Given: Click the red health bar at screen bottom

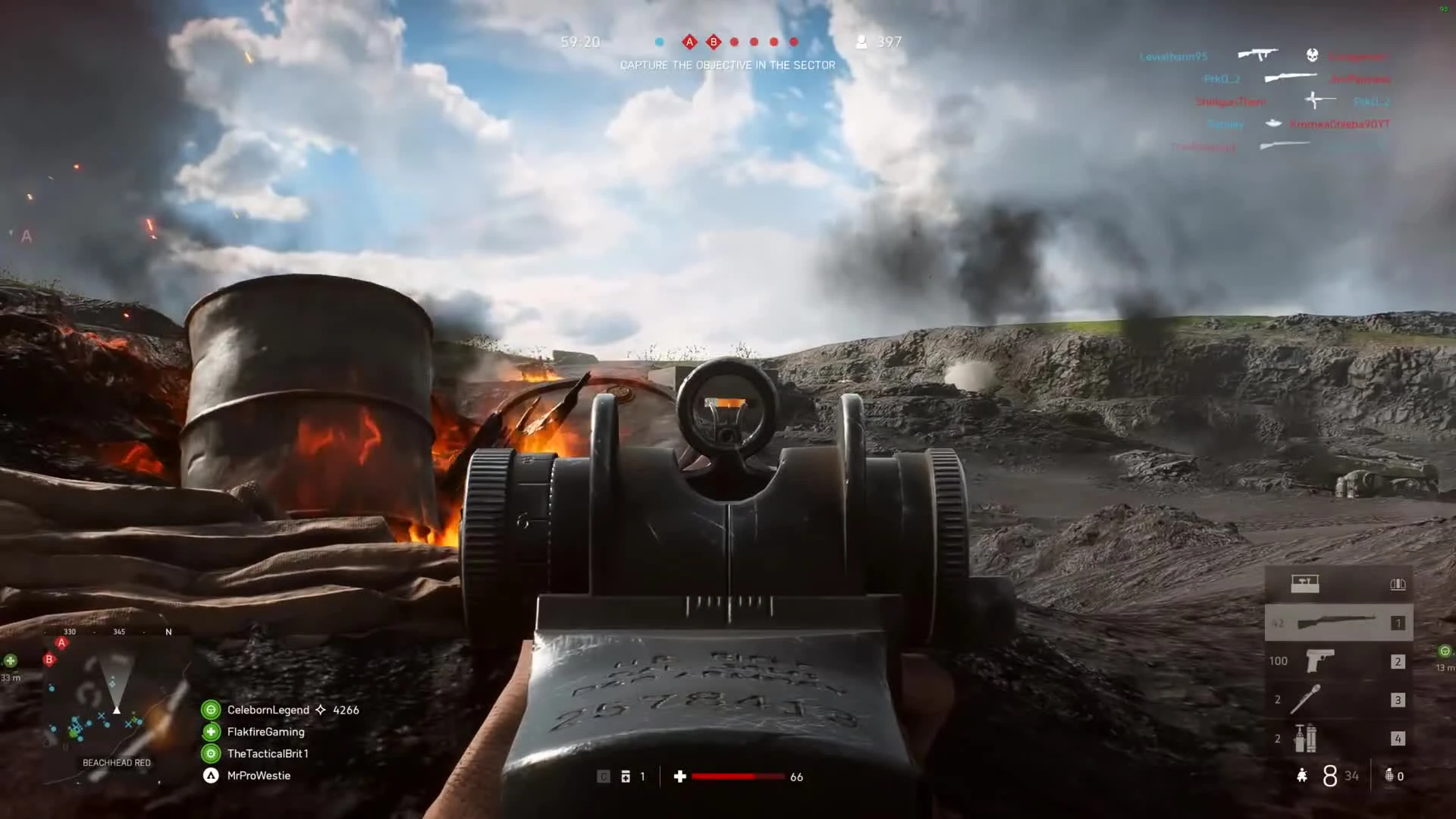Looking at the screenshot, I should tap(739, 777).
